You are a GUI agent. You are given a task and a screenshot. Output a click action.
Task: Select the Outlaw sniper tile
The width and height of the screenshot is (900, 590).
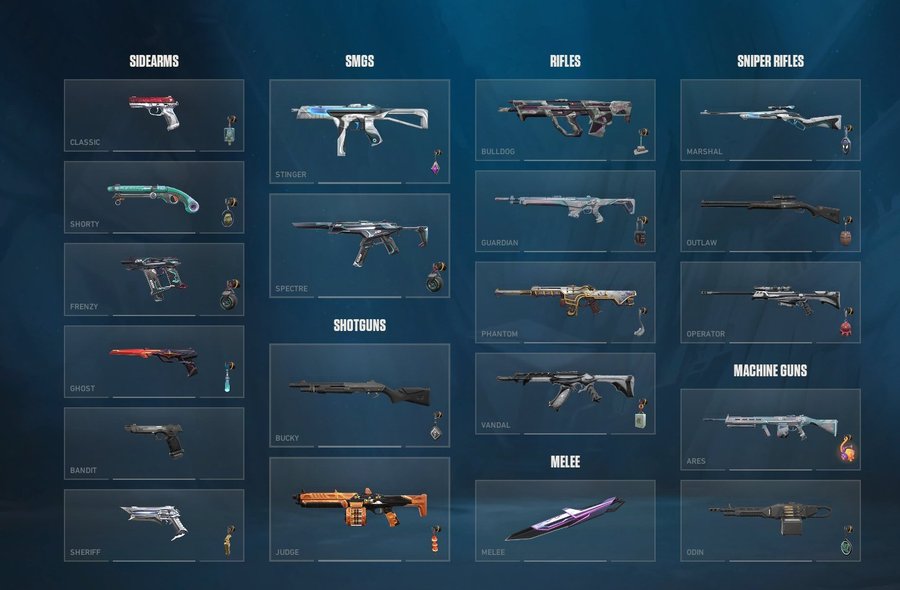click(x=770, y=210)
